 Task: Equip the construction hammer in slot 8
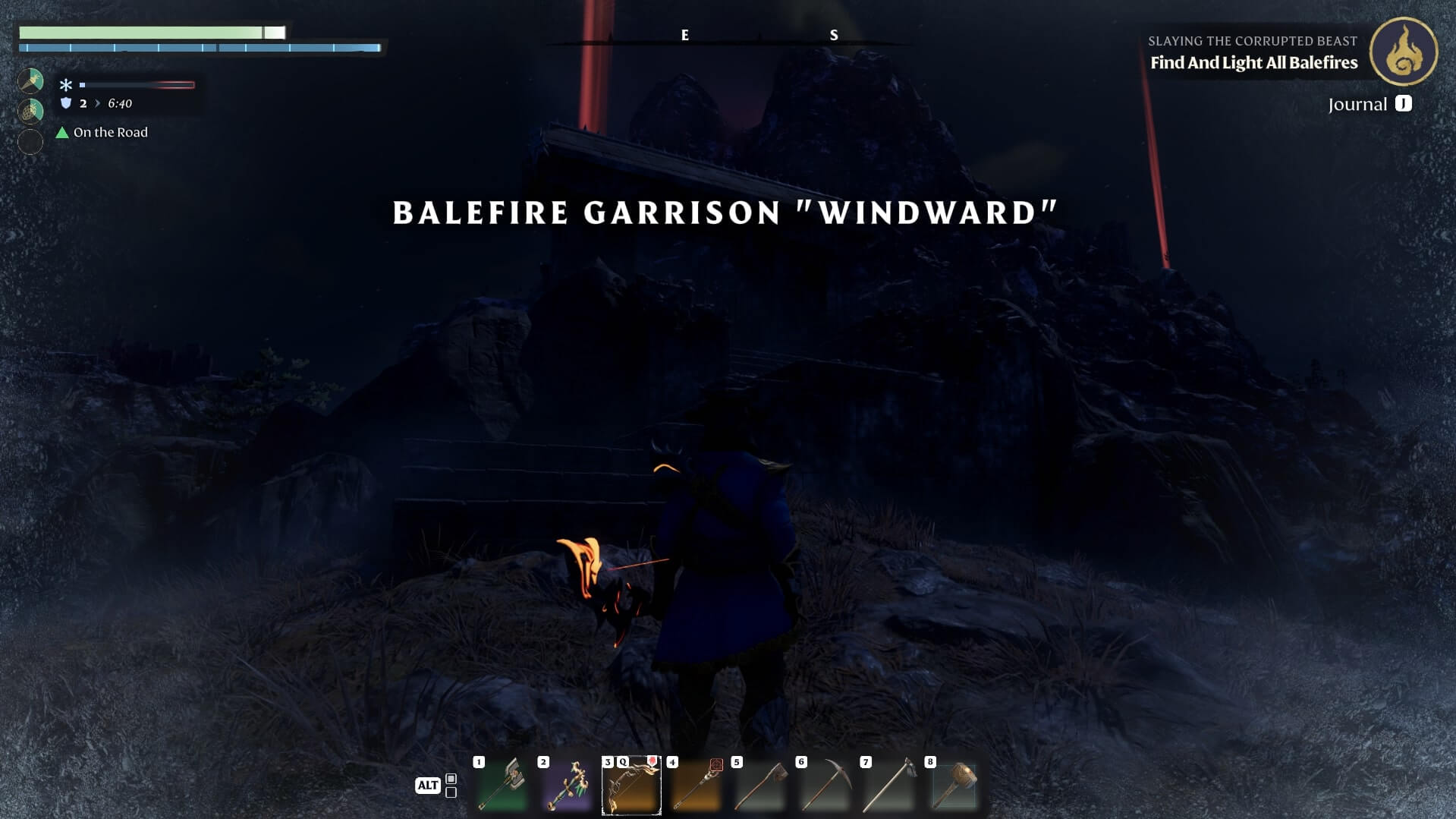(954, 785)
